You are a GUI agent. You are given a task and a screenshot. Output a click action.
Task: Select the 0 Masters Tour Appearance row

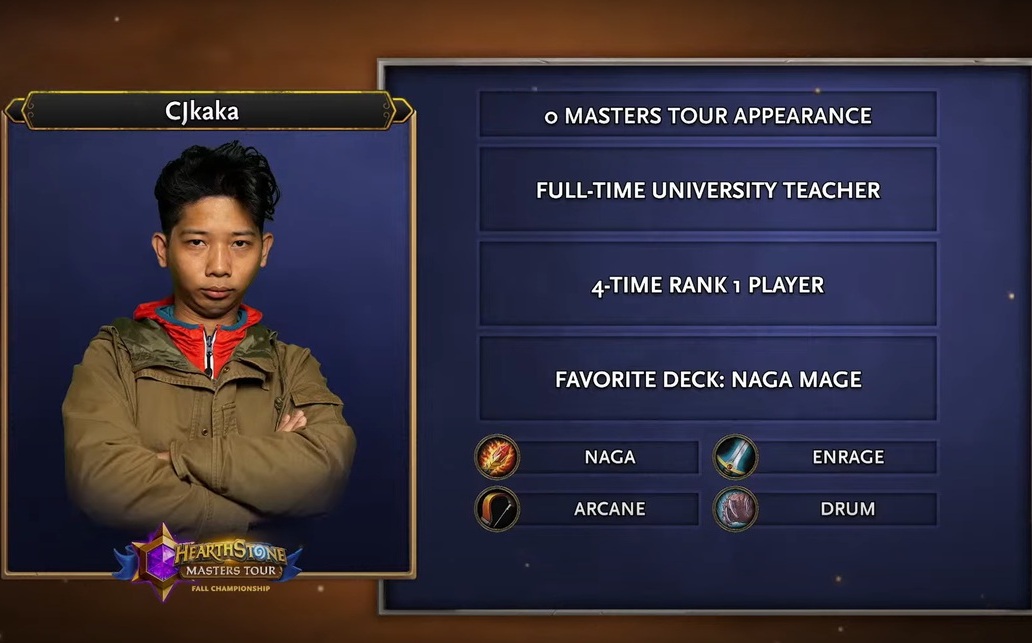pos(708,115)
